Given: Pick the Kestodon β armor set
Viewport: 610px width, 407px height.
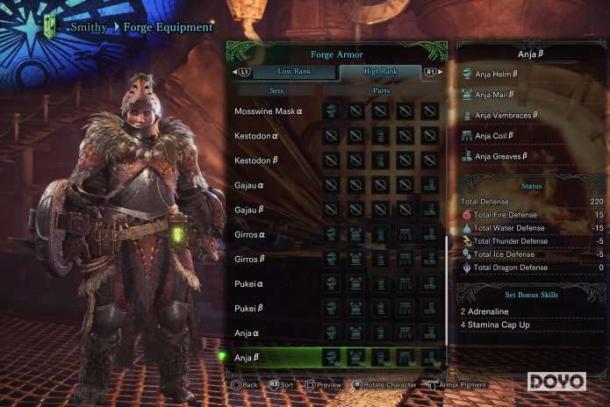Looking at the screenshot, I should (257, 160).
